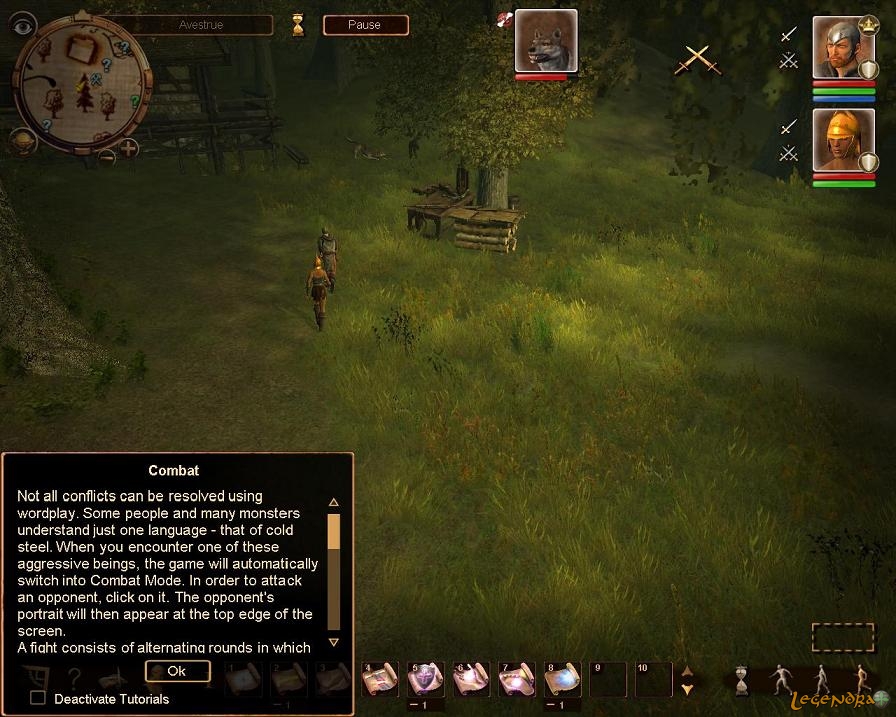Image resolution: width=896 pixels, height=717 pixels.
Task: Zoom in the minimap with plus button
Action: (130, 150)
